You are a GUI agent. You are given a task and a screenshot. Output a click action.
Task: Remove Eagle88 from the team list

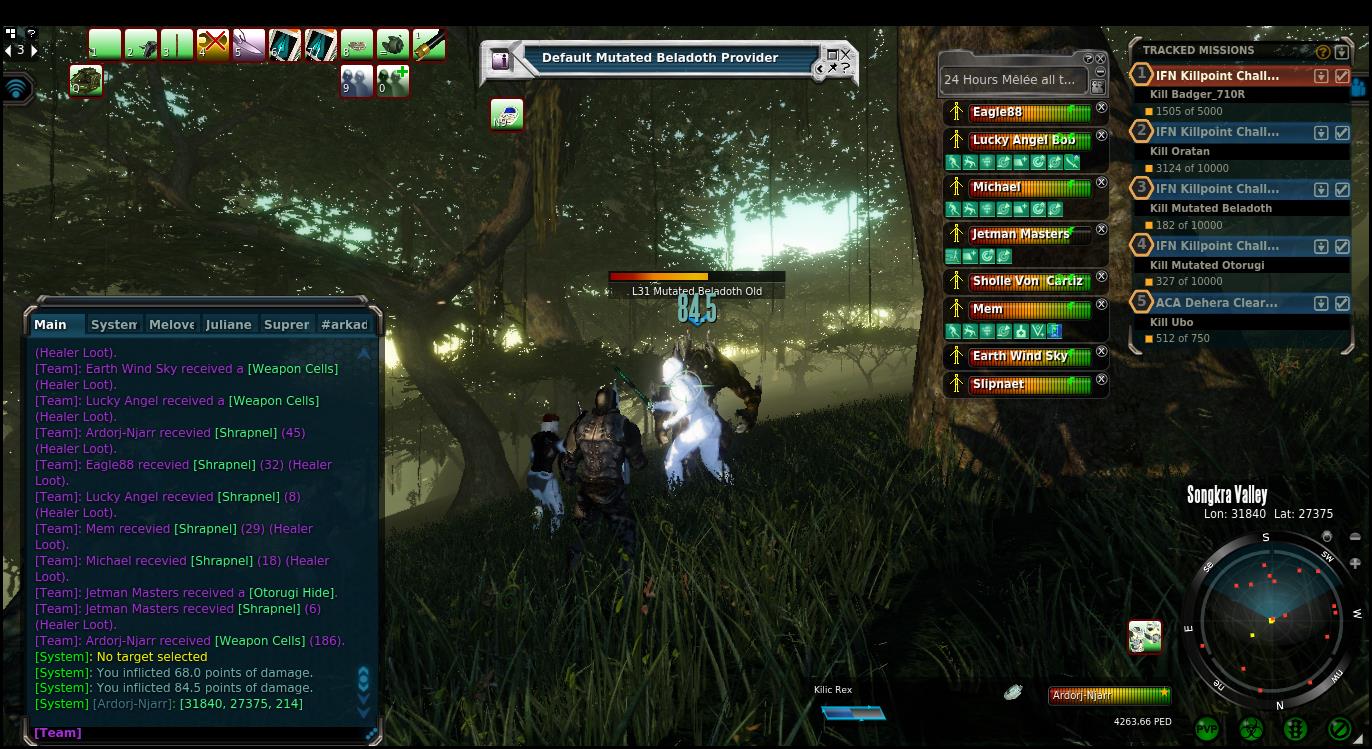coord(1101,108)
